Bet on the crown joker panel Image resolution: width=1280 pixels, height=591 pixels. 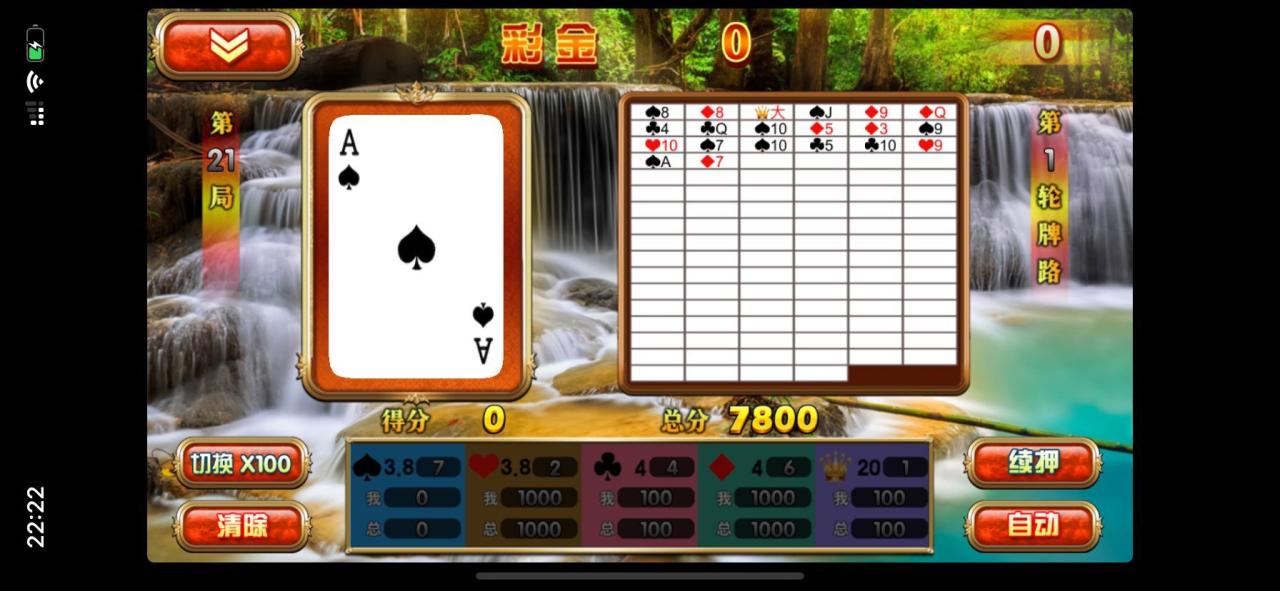tap(872, 496)
